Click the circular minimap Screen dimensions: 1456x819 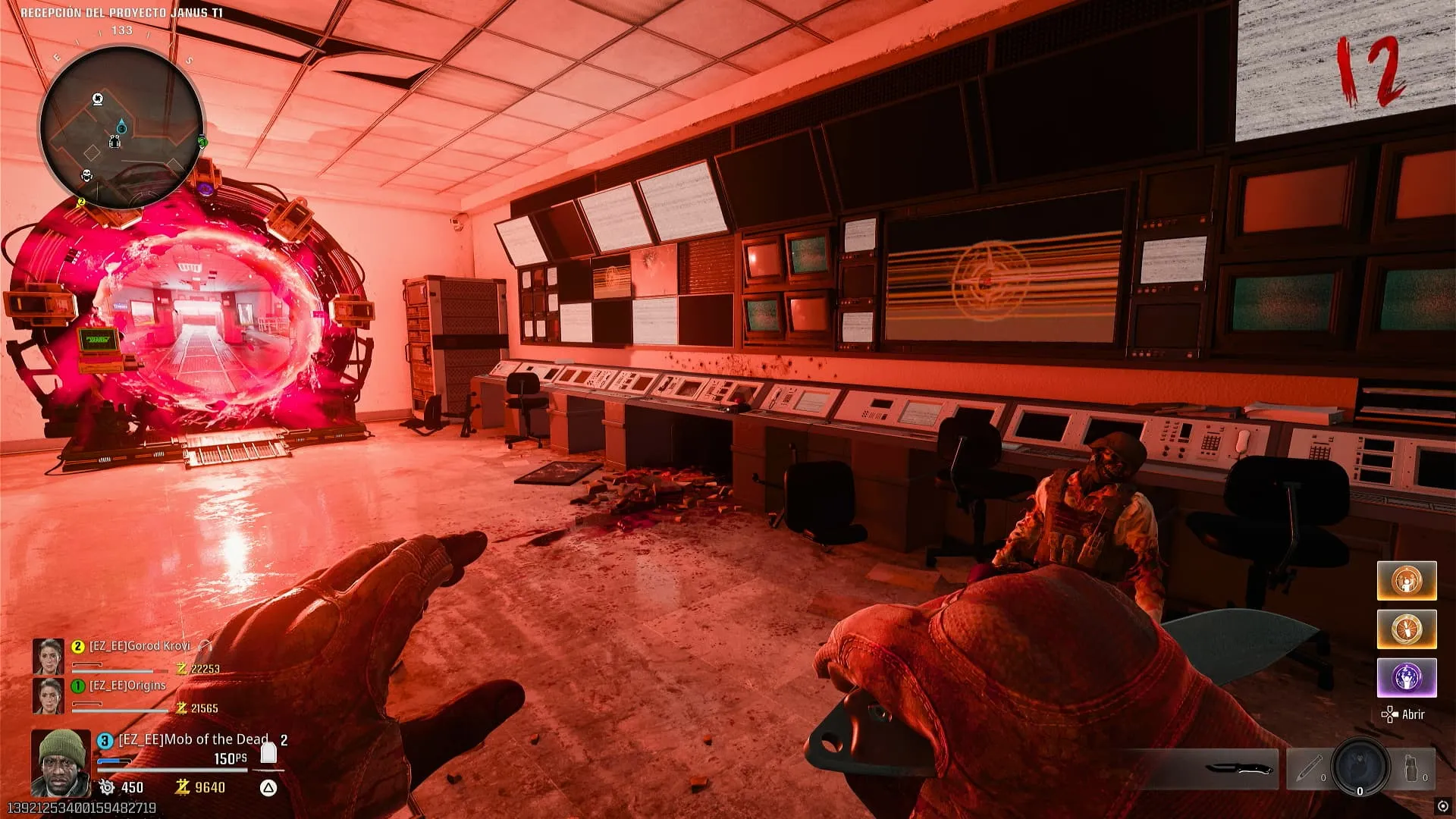click(121, 127)
